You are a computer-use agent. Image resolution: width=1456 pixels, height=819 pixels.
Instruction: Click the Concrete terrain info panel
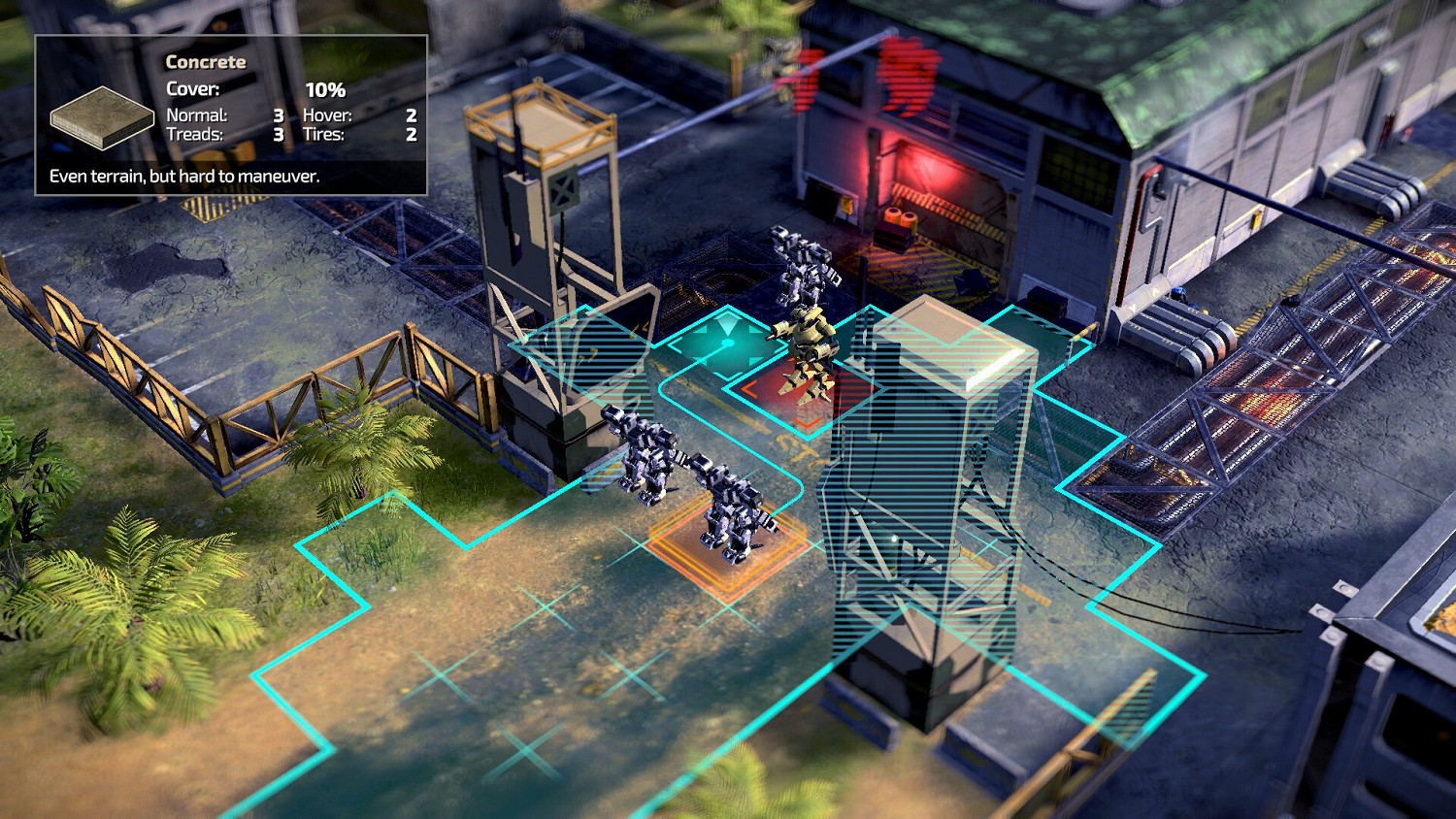230,110
